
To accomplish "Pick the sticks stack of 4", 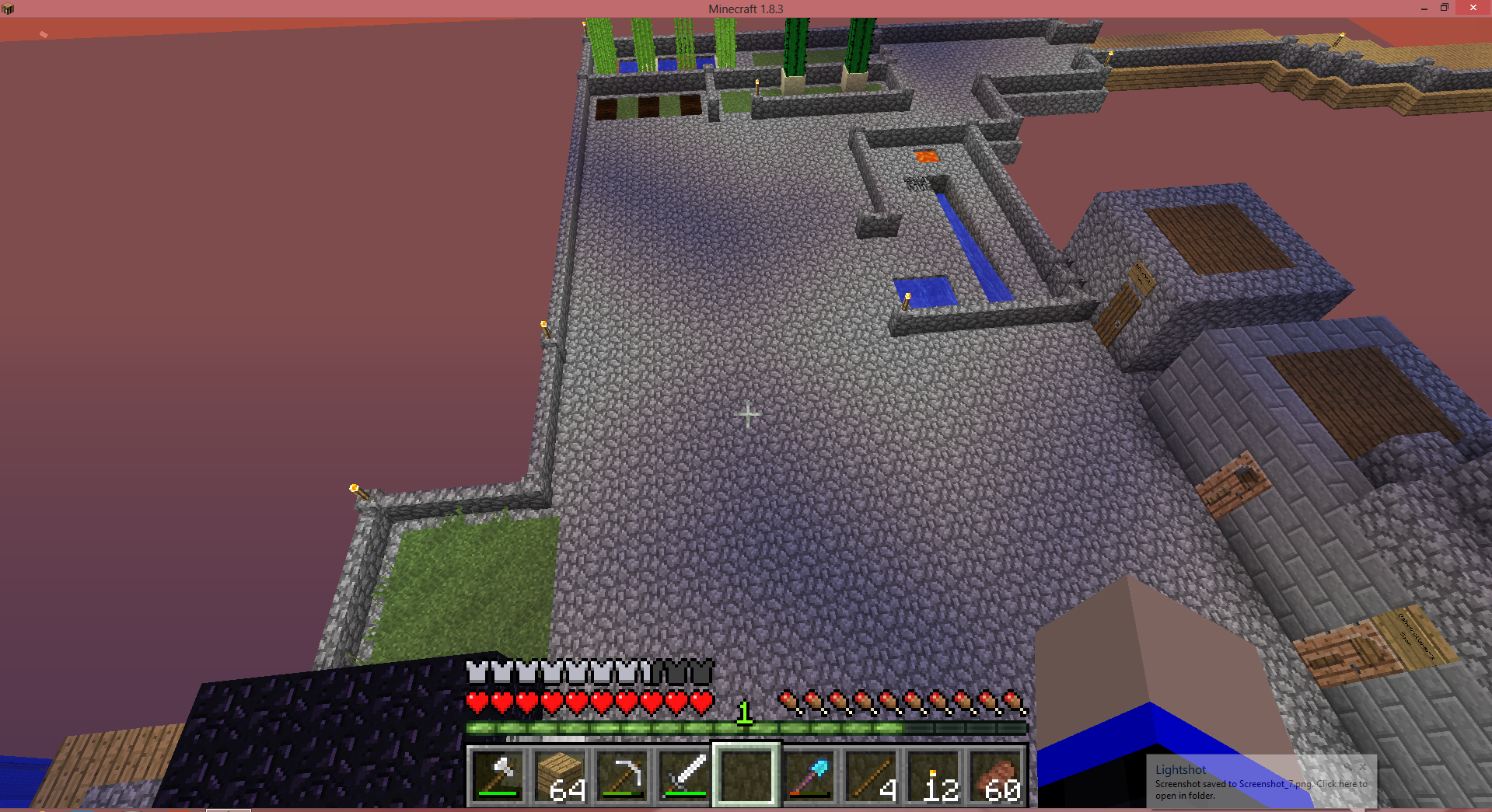I will tap(872, 775).
